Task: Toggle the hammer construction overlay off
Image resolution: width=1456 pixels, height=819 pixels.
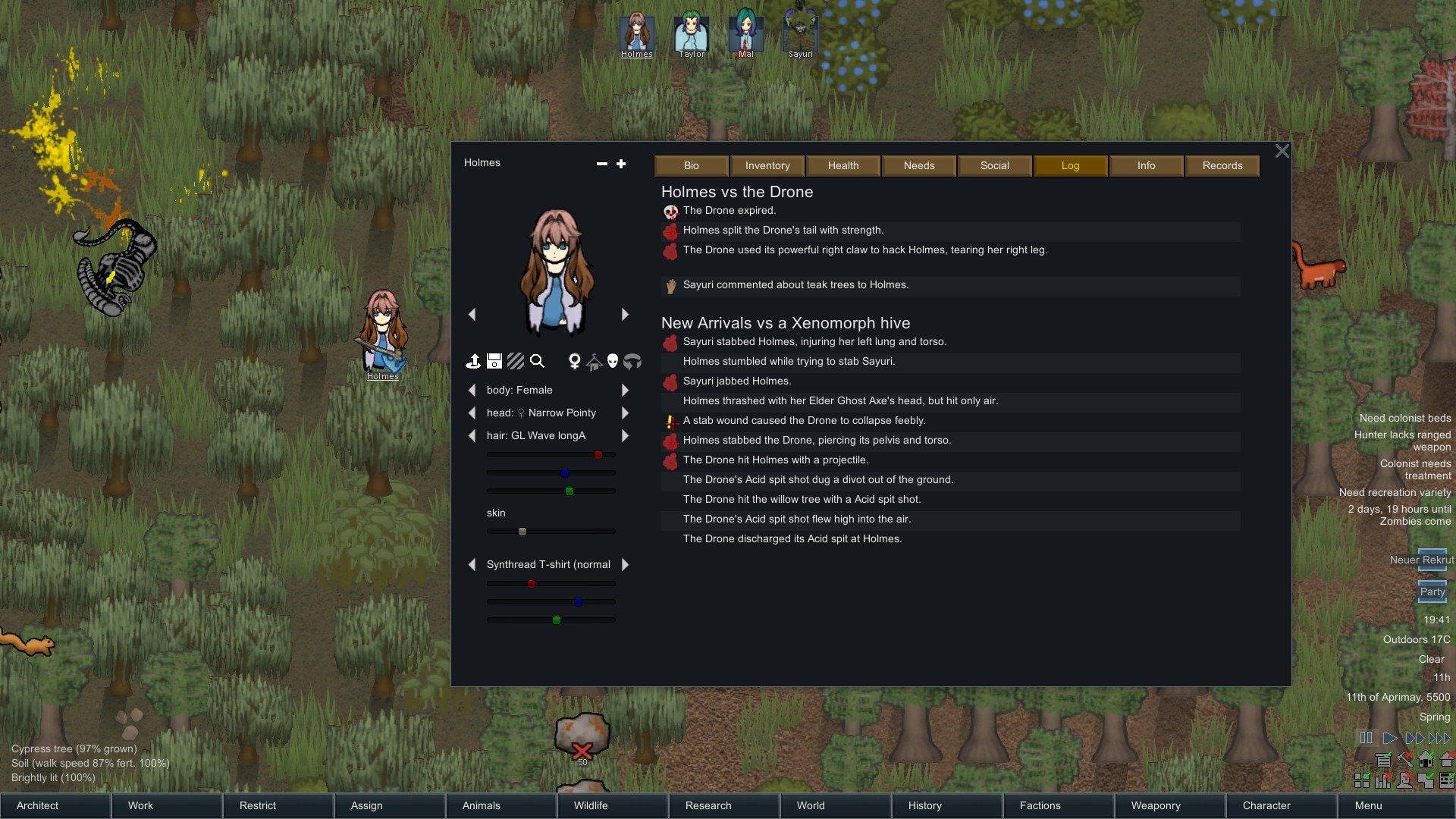Action: [1404, 760]
